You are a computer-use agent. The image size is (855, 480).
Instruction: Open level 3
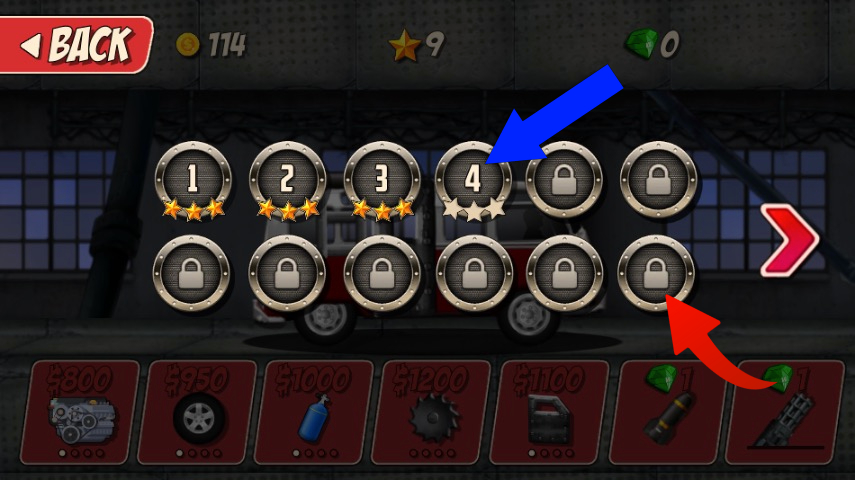381,179
